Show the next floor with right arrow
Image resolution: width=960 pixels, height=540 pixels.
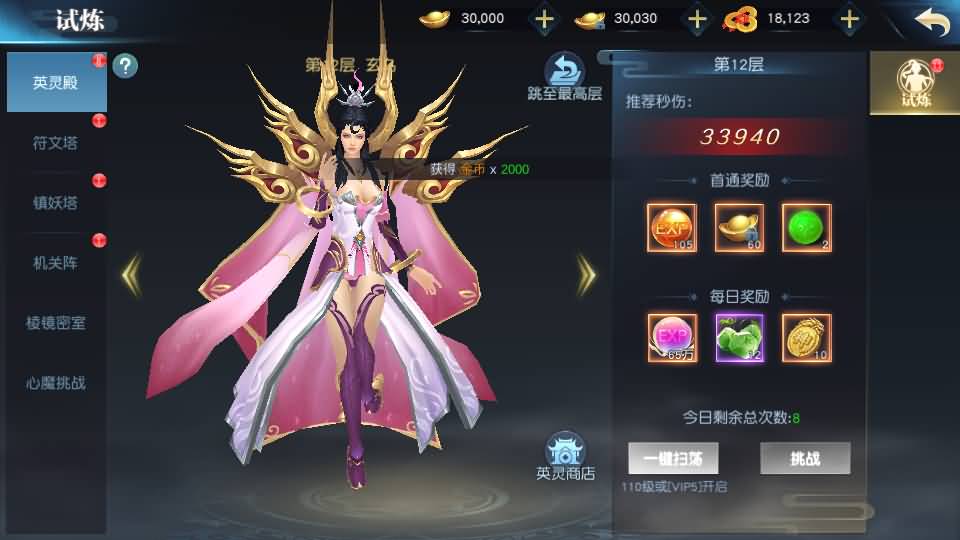pyautogui.click(x=586, y=272)
